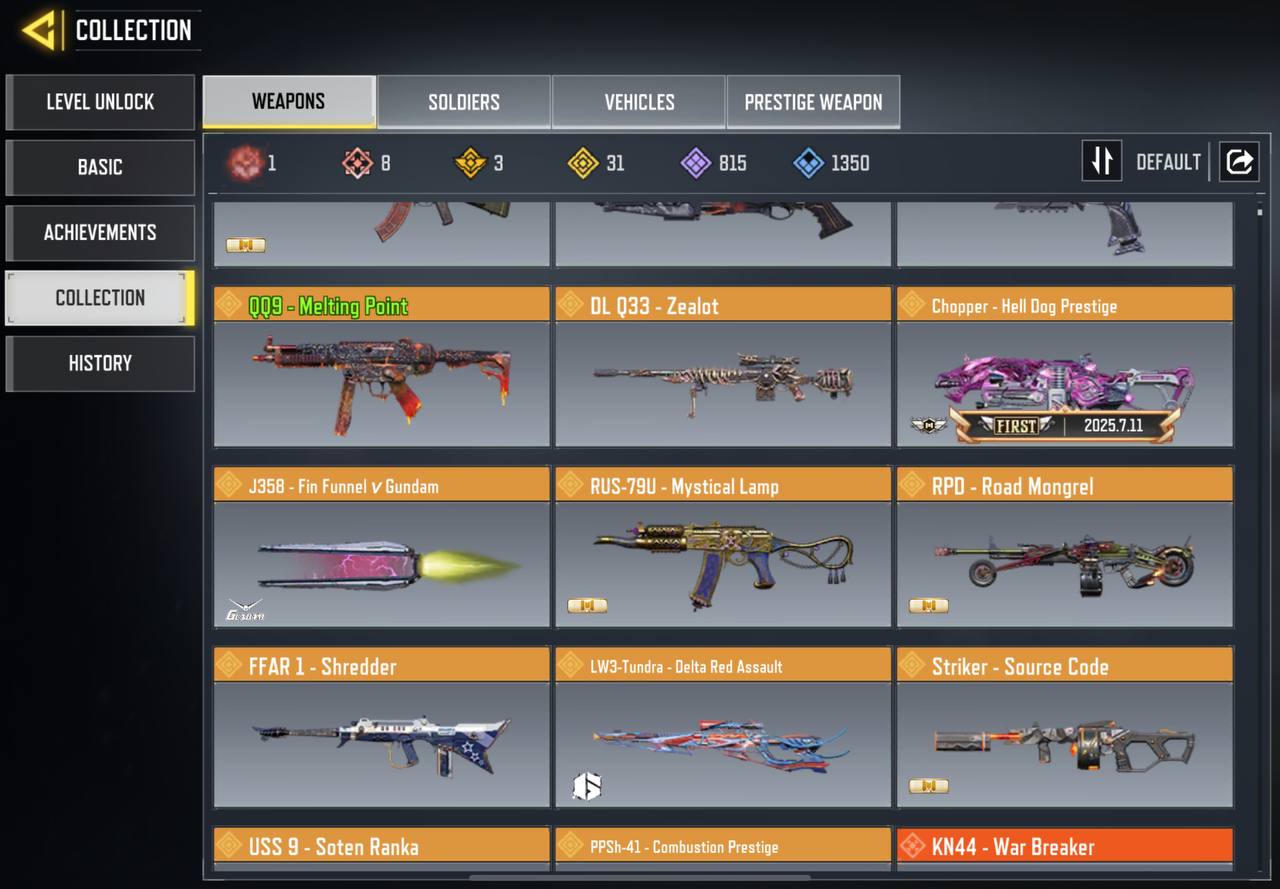Open the Basic section

[x=100, y=167]
